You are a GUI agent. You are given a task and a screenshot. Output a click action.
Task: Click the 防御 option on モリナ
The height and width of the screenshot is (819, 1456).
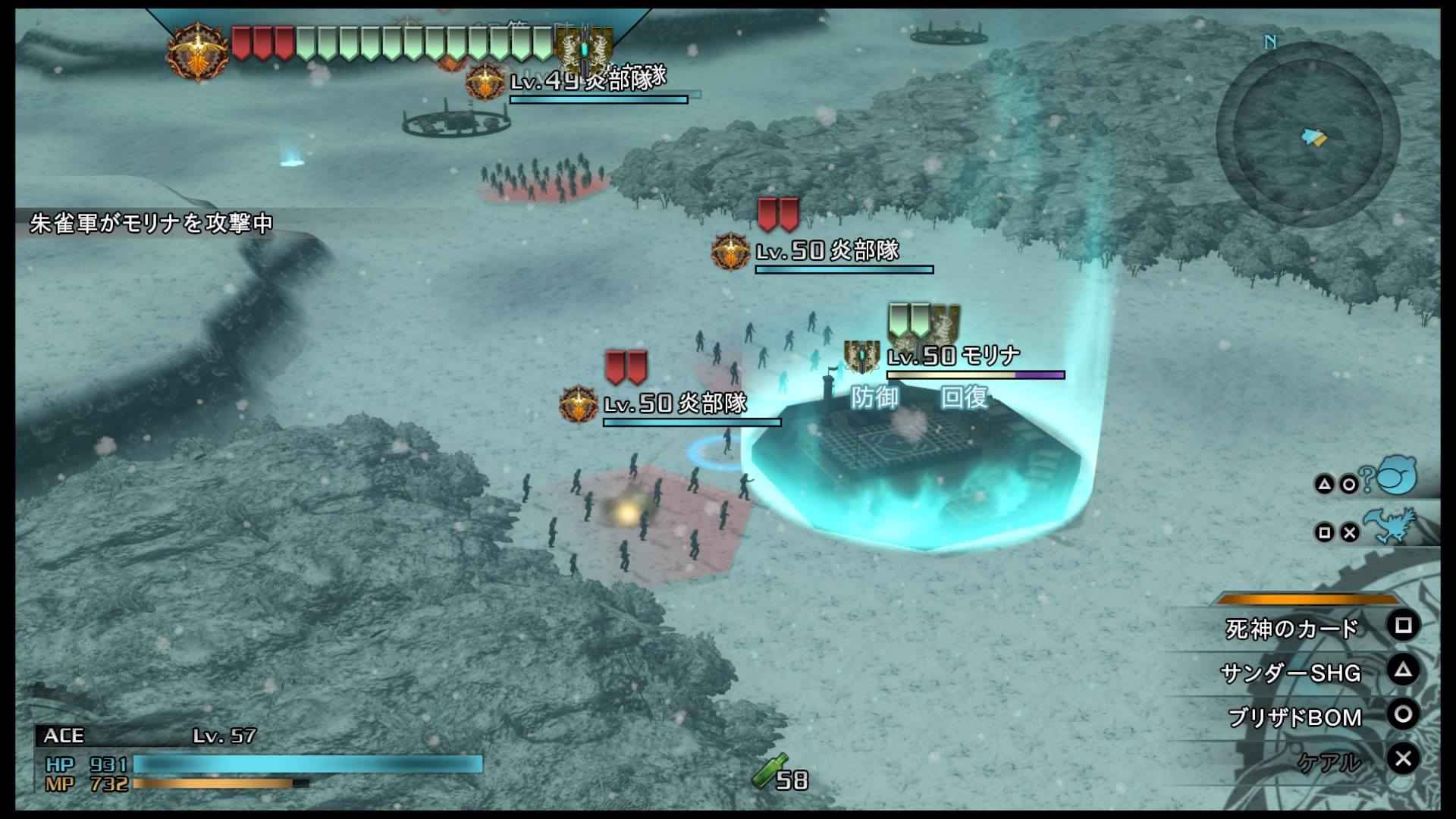pos(874,397)
